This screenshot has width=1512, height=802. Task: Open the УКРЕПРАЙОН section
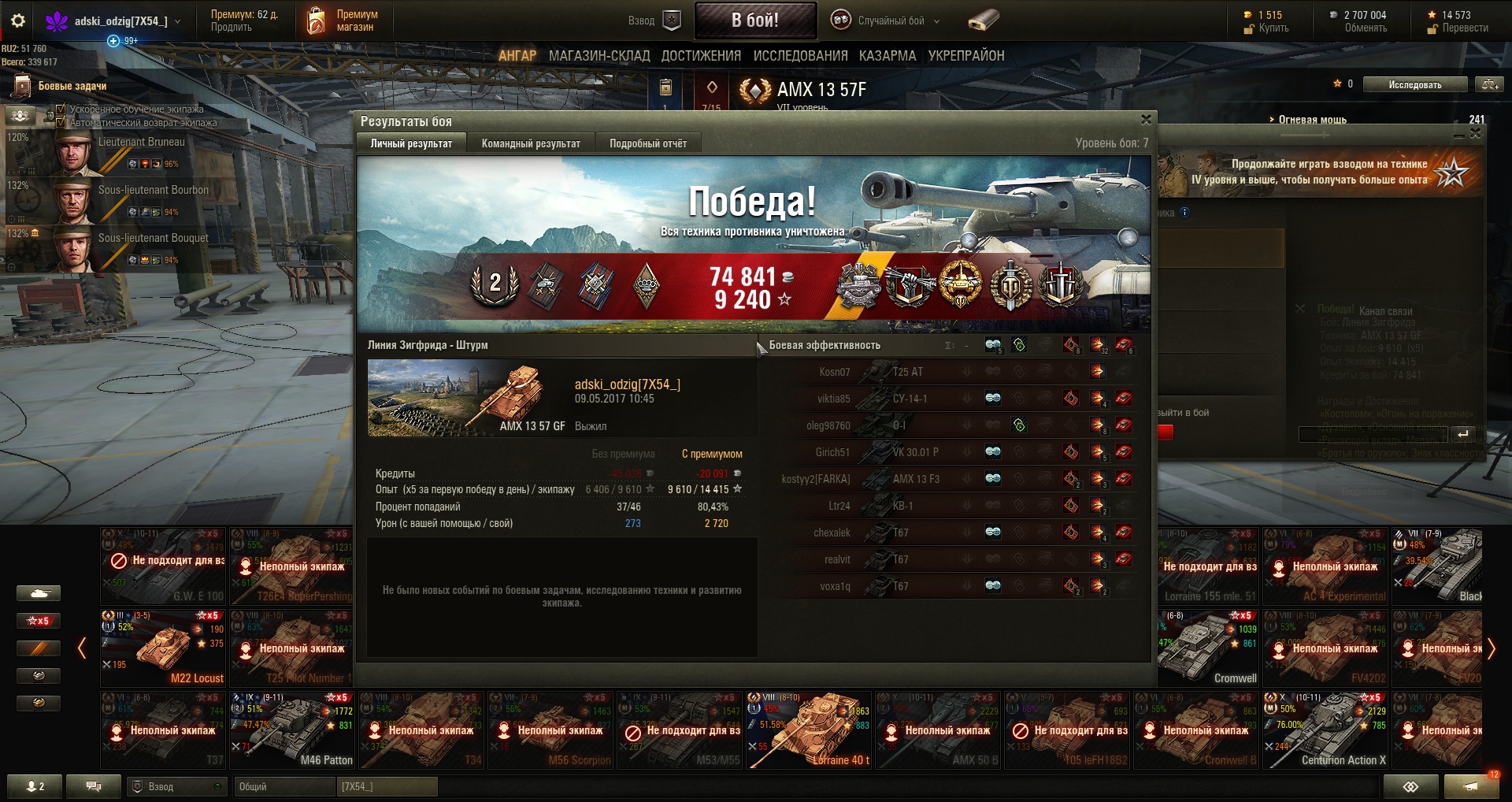tap(966, 56)
